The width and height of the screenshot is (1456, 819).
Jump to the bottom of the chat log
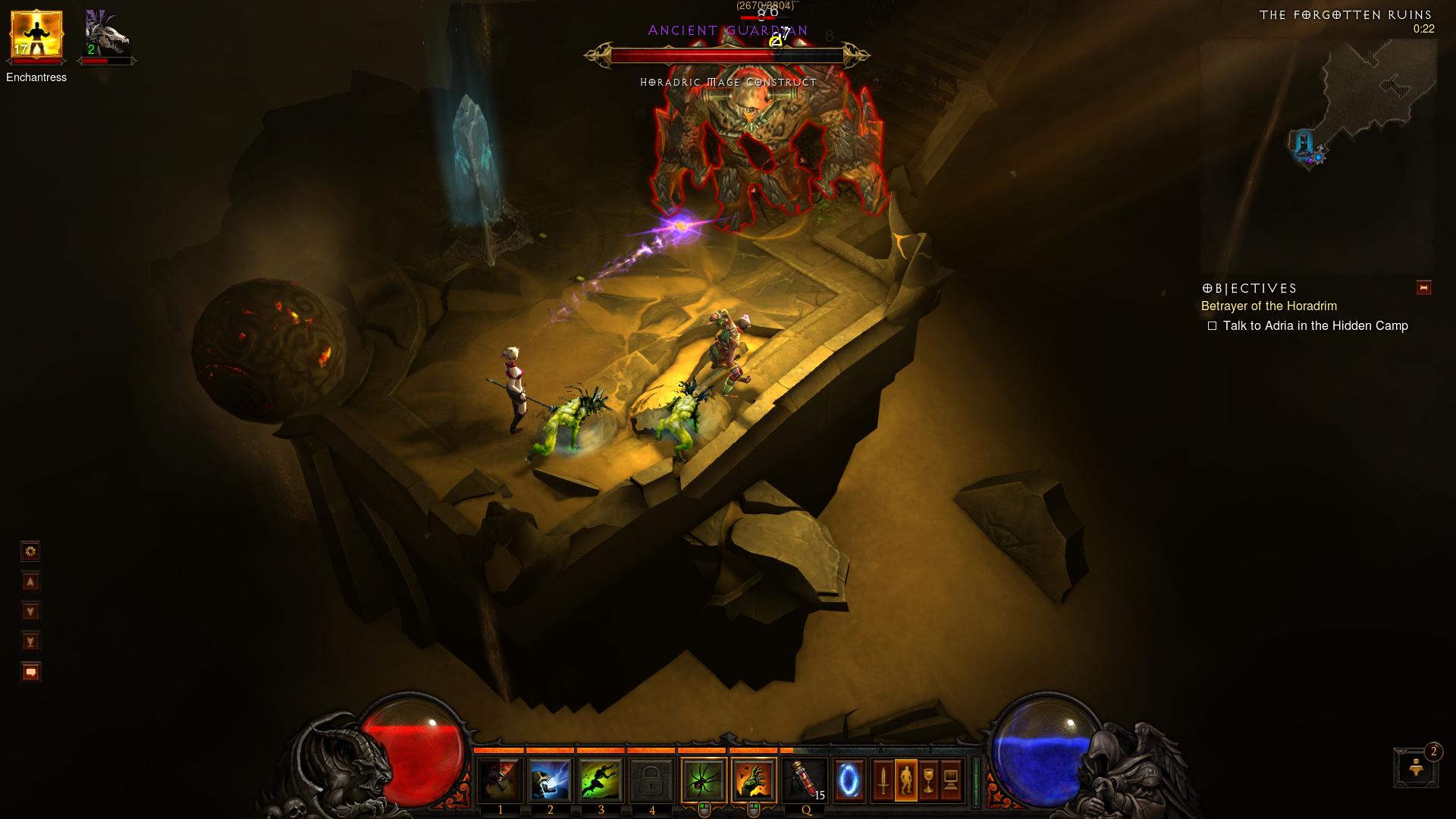click(30, 642)
